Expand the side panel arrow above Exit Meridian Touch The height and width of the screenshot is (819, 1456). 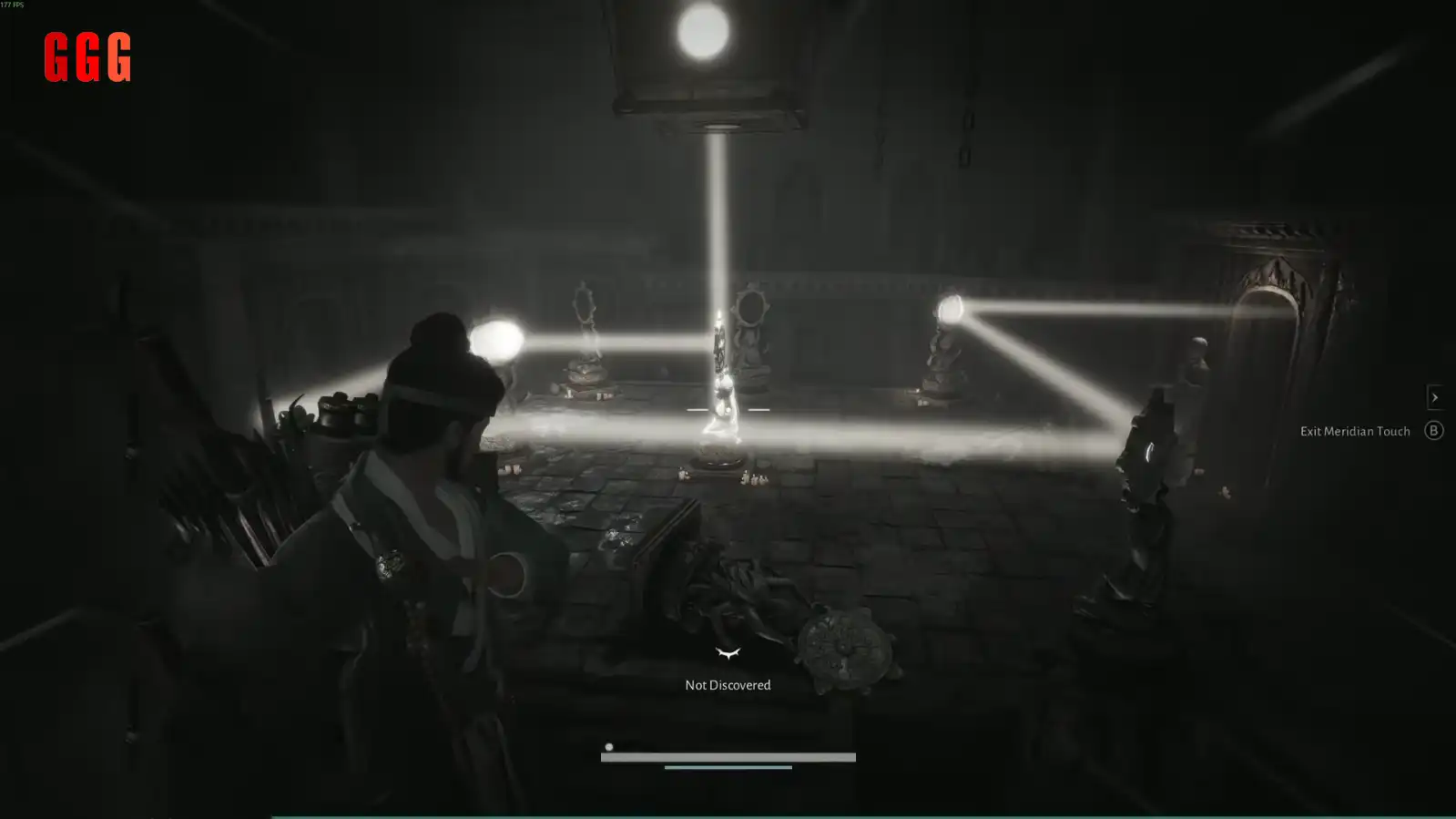(x=1434, y=397)
